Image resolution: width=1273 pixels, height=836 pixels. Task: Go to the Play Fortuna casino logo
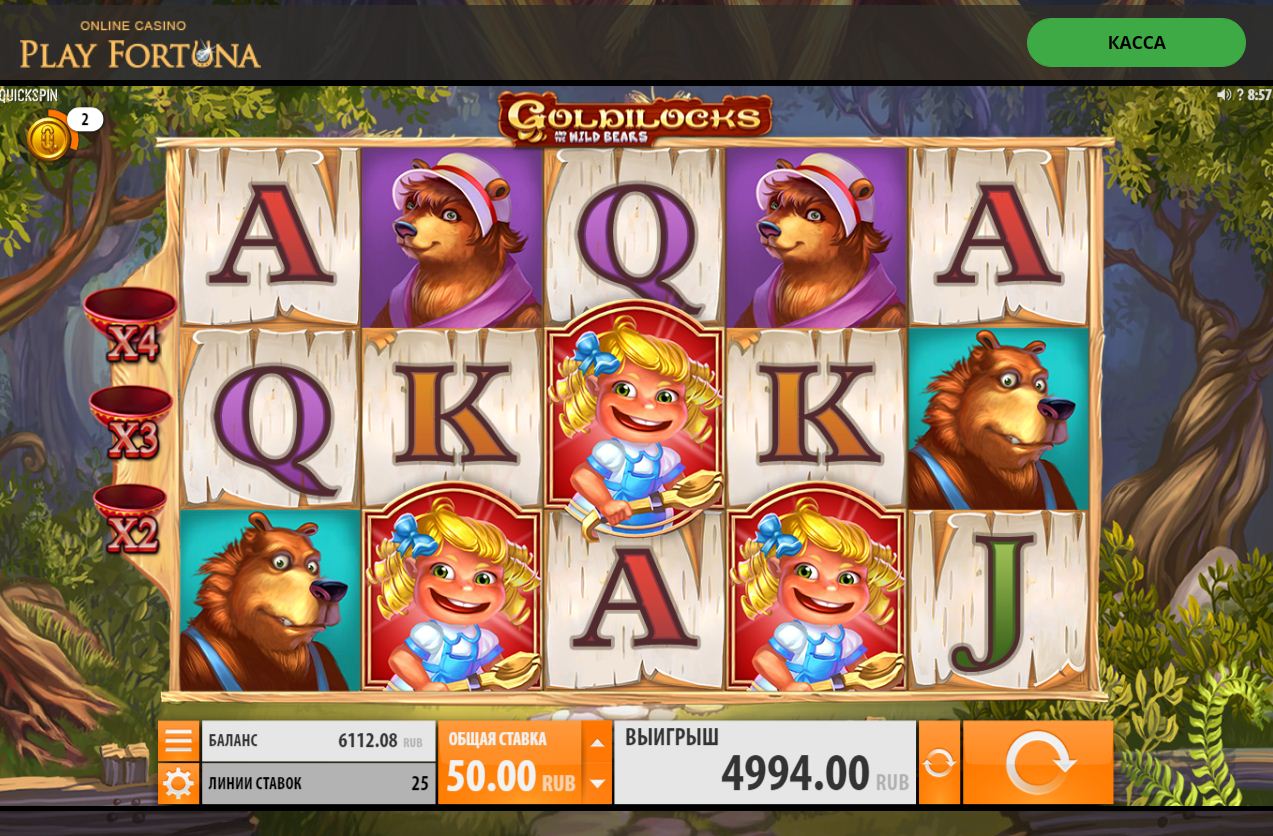click(140, 45)
